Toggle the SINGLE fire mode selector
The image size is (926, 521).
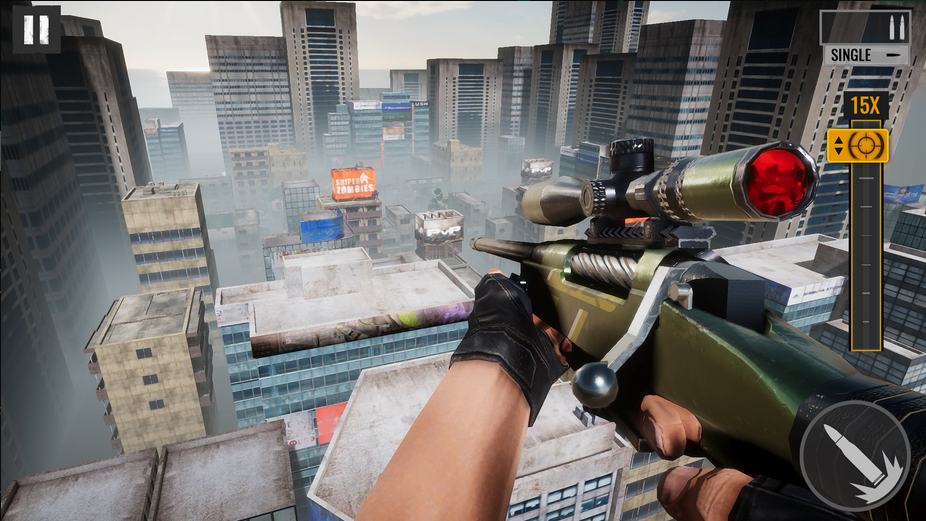point(865,55)
